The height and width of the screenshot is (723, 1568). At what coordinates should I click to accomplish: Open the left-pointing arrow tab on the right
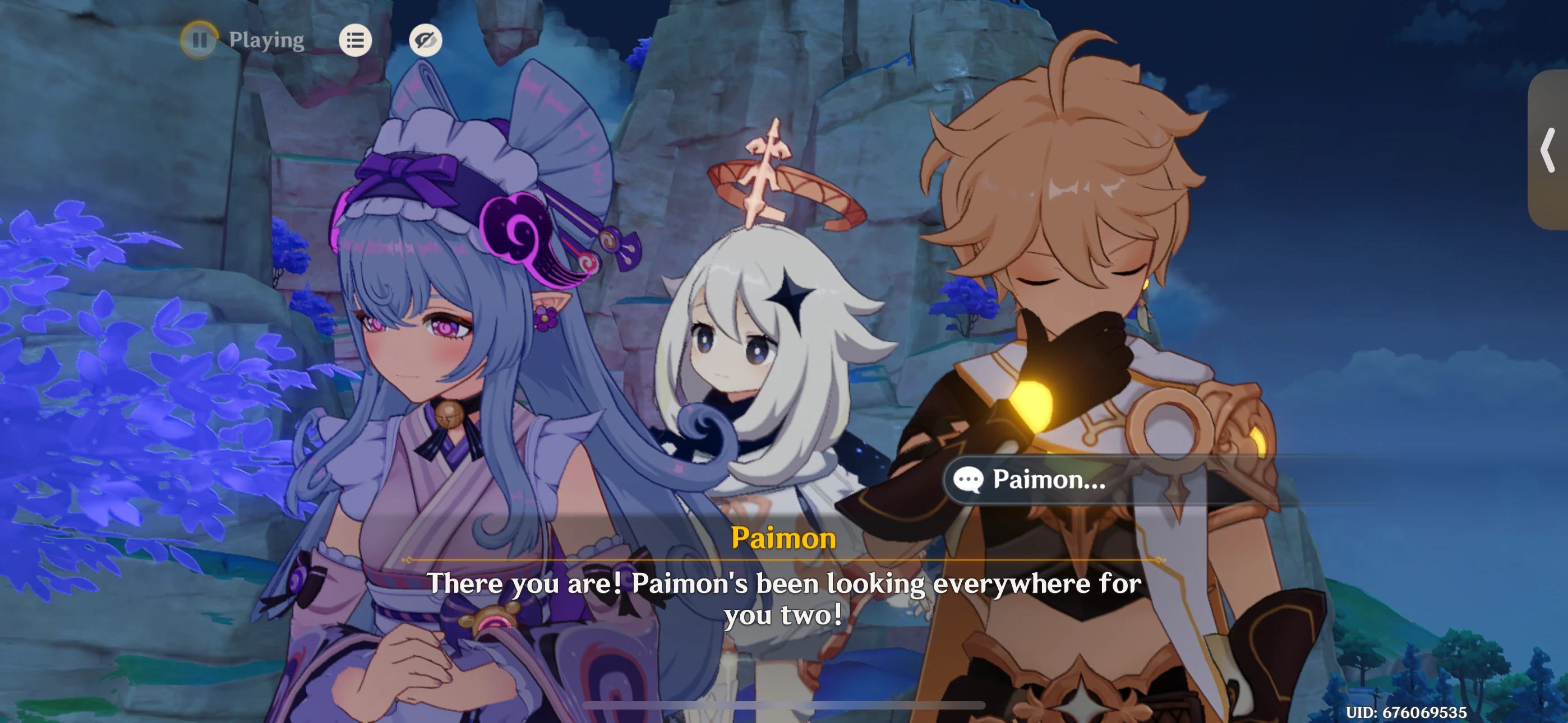tap(1547, 150)
